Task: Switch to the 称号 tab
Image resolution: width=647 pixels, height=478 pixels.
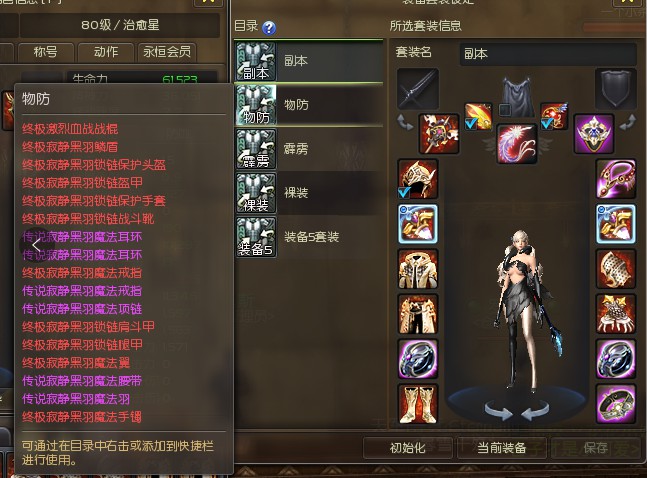Action: (x=45, y=51)
